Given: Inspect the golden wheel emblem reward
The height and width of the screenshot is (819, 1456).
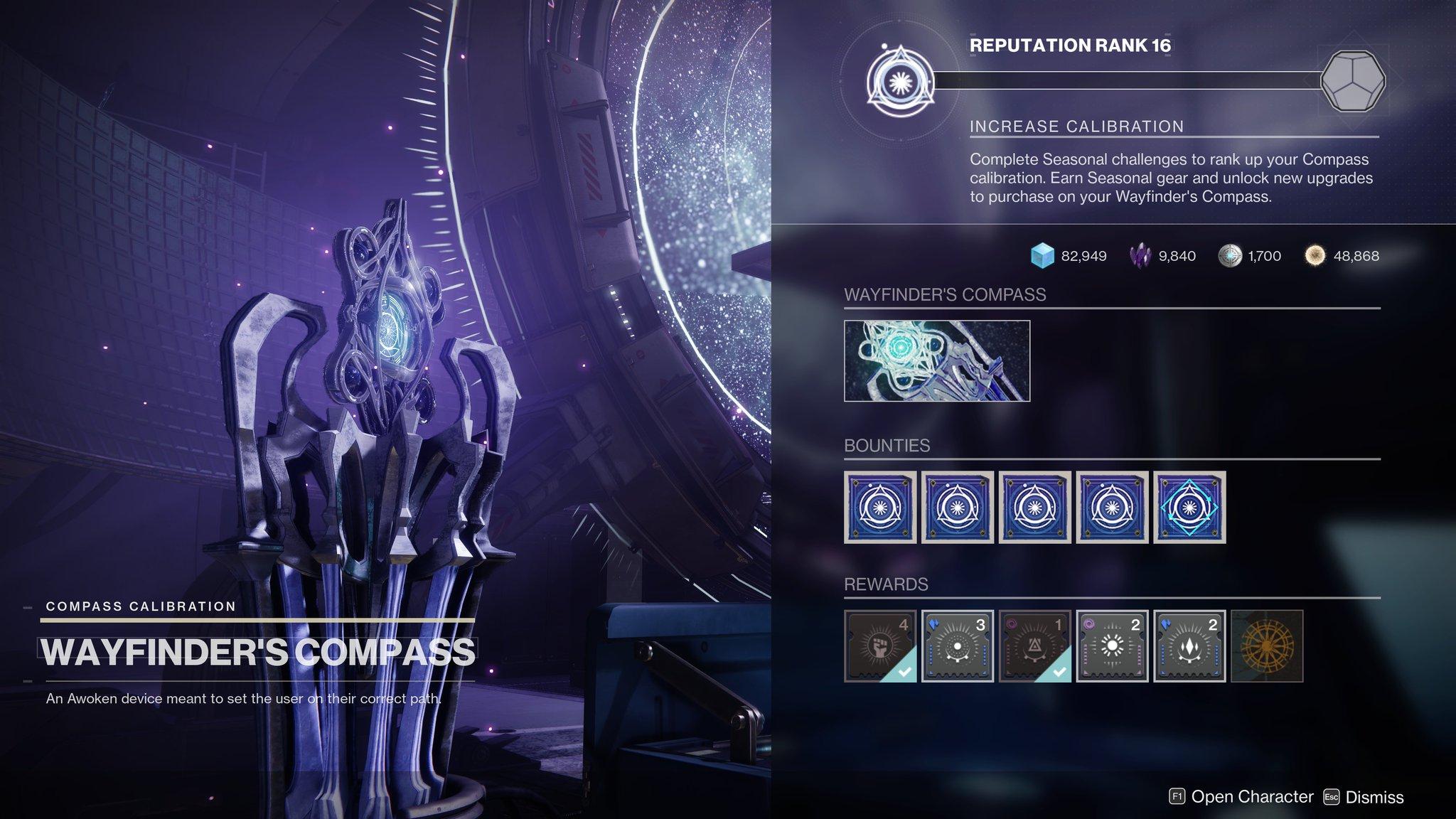Looking at the screenshot, I should [x=1266, y=646].
